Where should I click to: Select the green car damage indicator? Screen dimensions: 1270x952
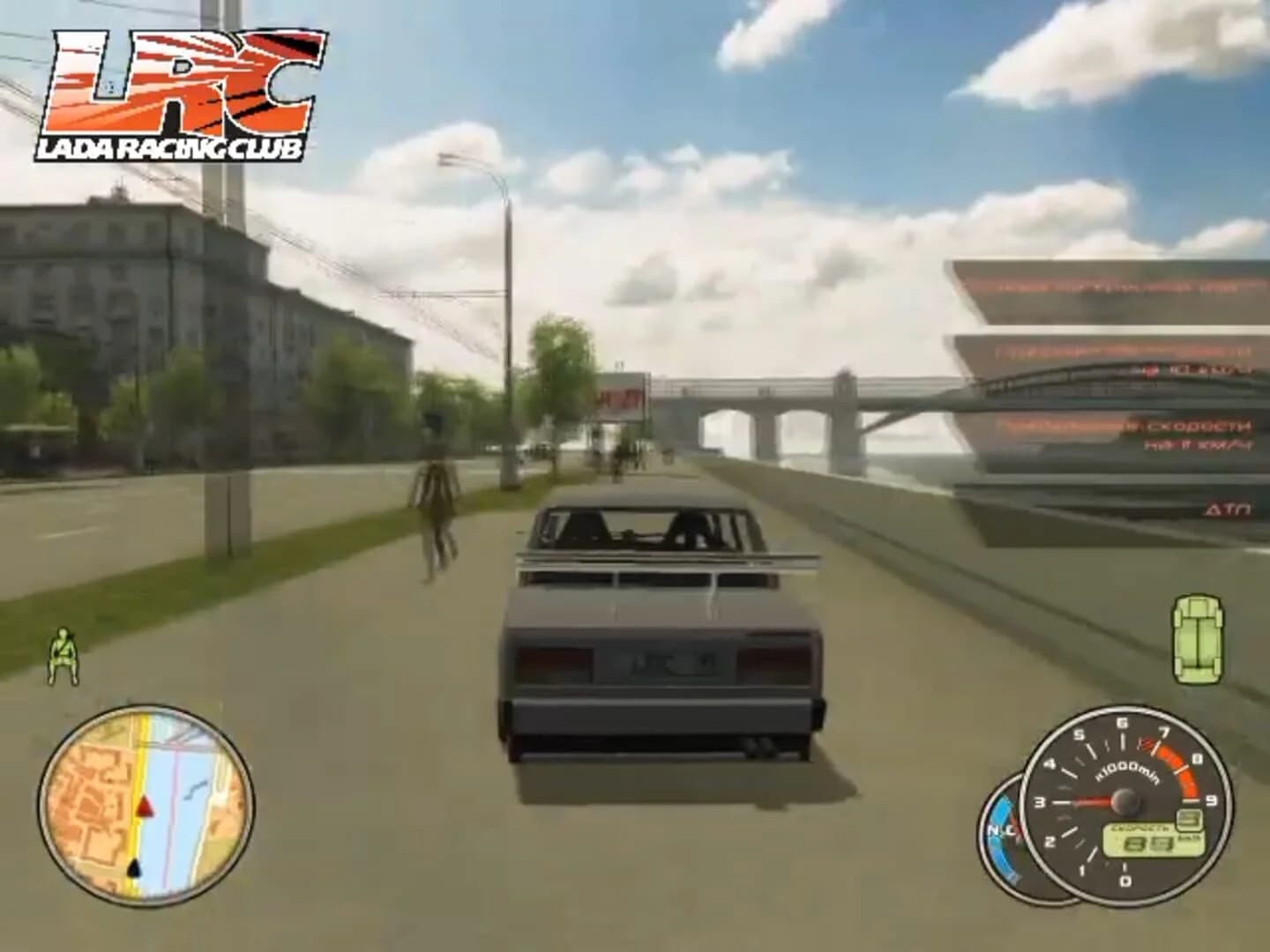pyautogui.click(x=1197, y=639)
